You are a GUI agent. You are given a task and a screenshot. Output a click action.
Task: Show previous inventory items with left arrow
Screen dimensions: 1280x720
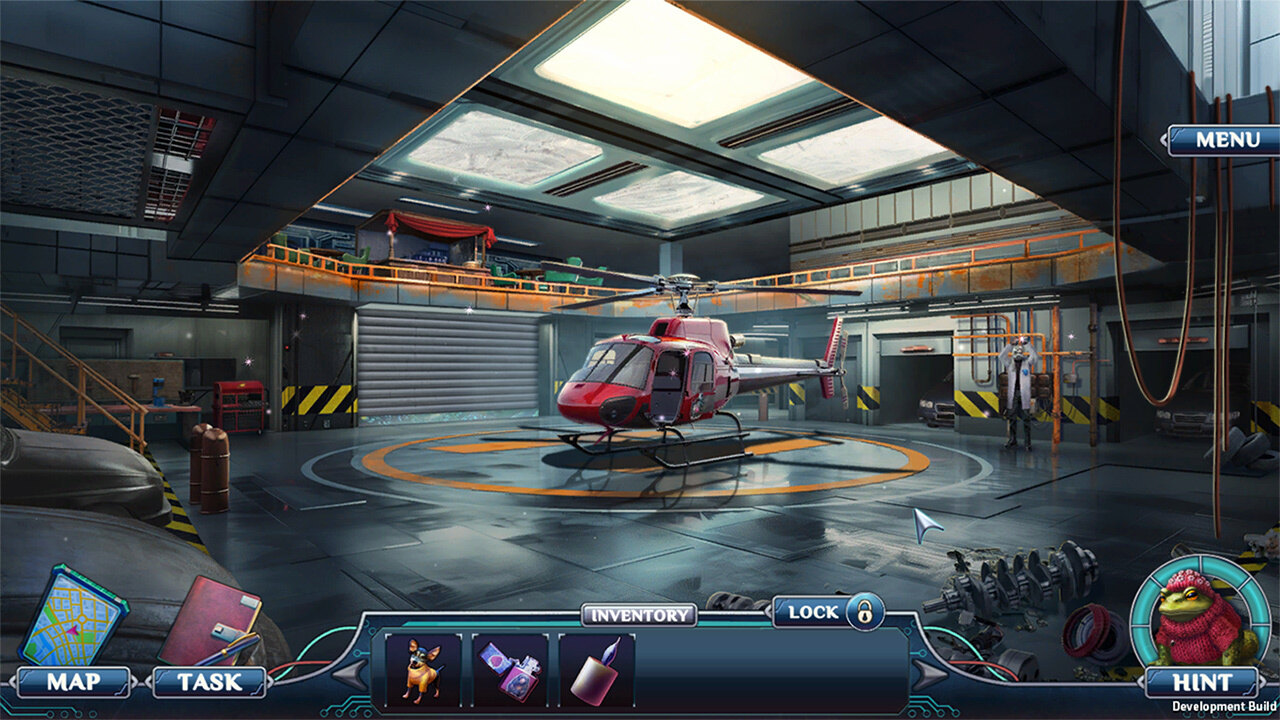click(349, 675)
